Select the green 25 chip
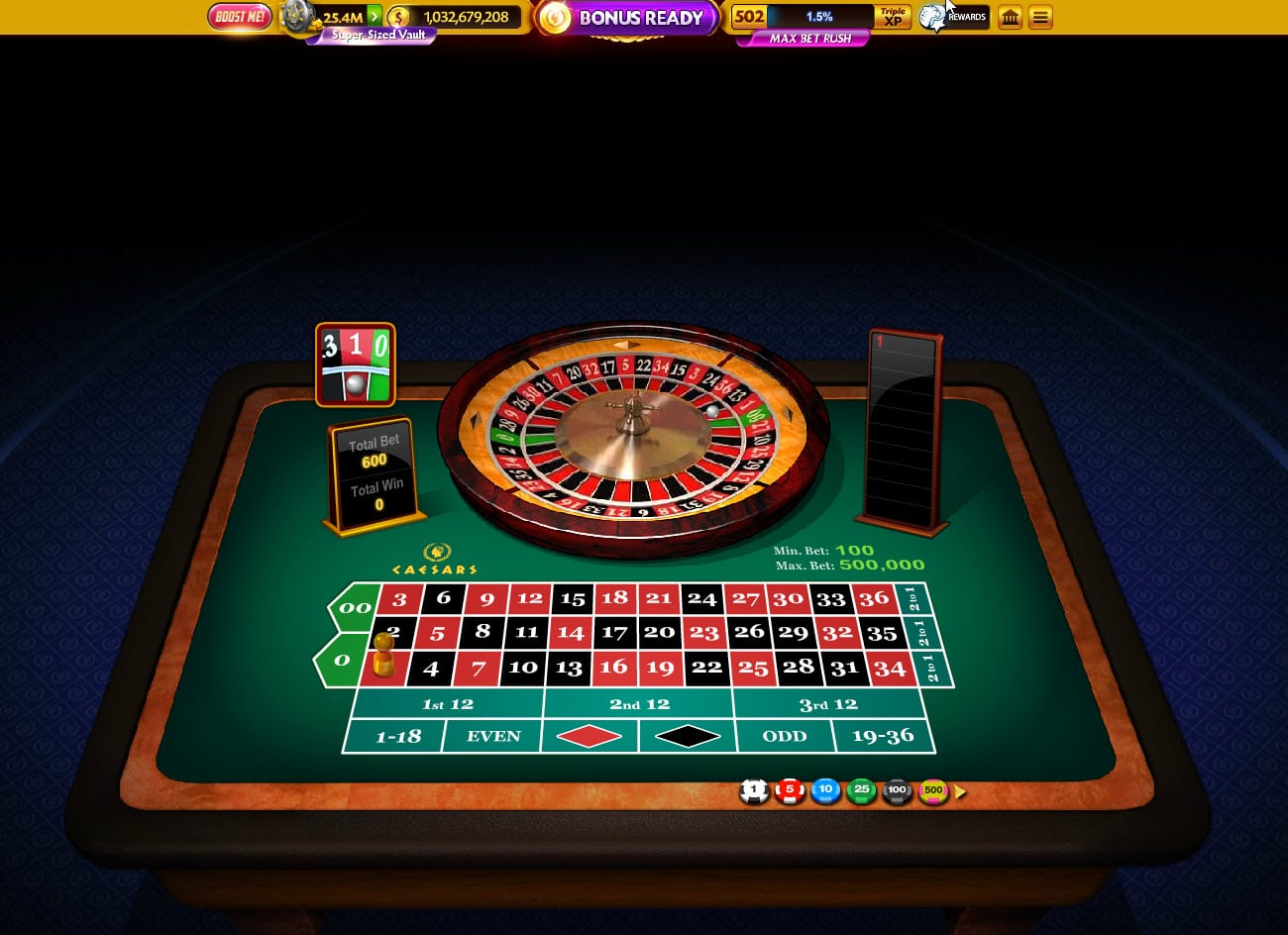Image resolution: width=1288 pixels, height=935 pixels. [x=861, y=791]
